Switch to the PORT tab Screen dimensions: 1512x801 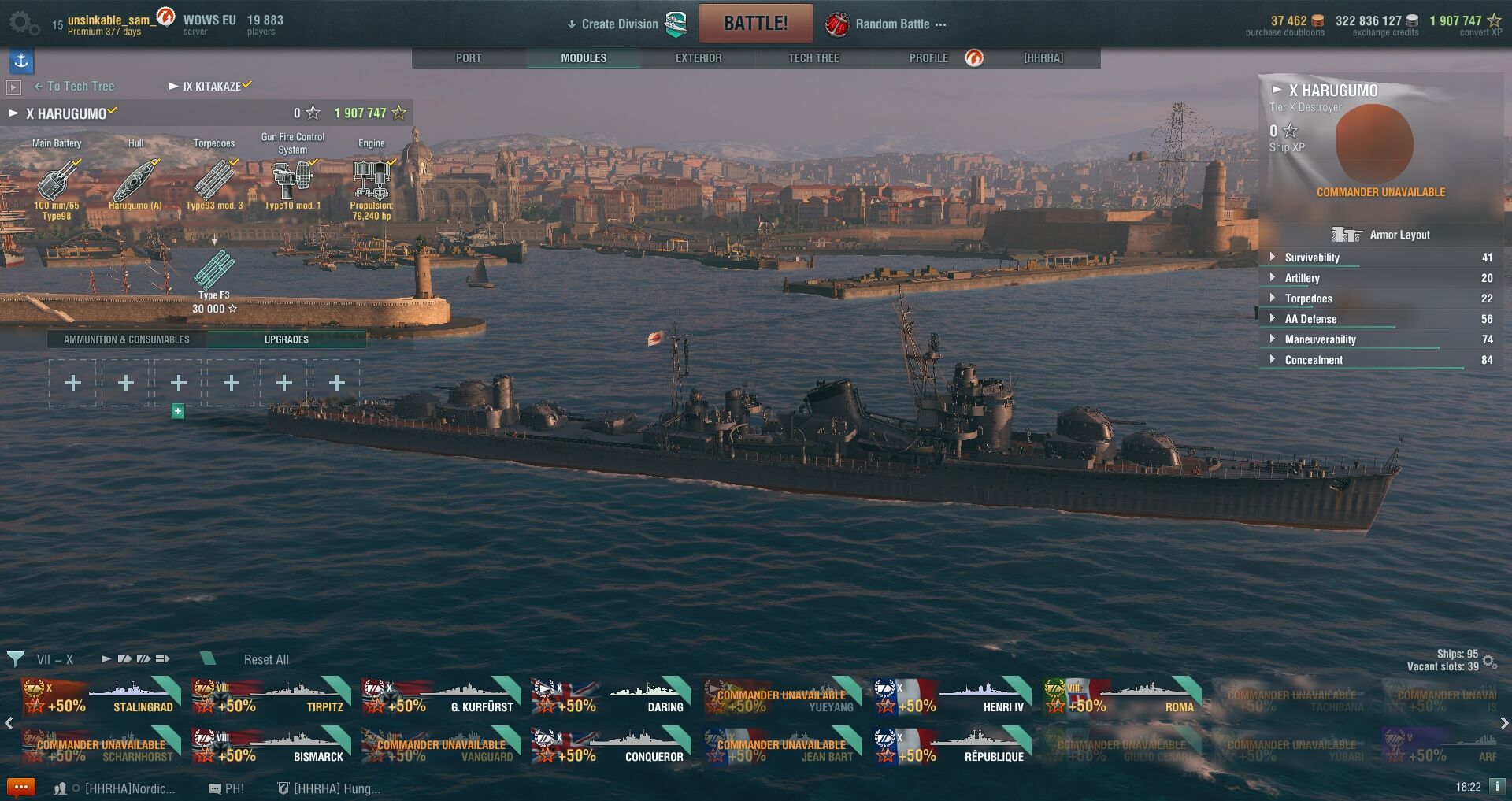(x=469, y=58)
